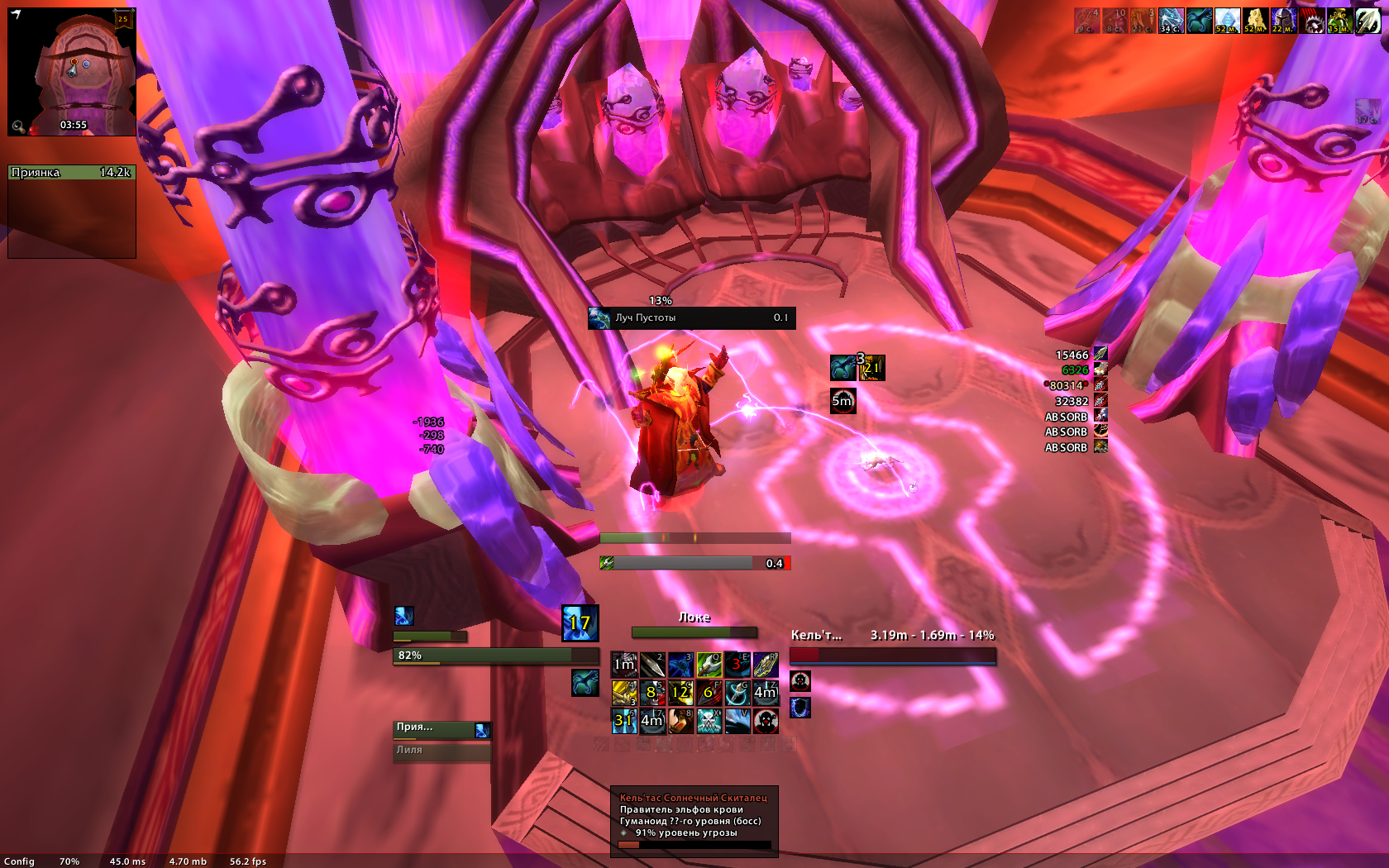1389x868 pixels.
Task: Use the red-haired portrait ability on slot 8
Action: pos(680,721)
